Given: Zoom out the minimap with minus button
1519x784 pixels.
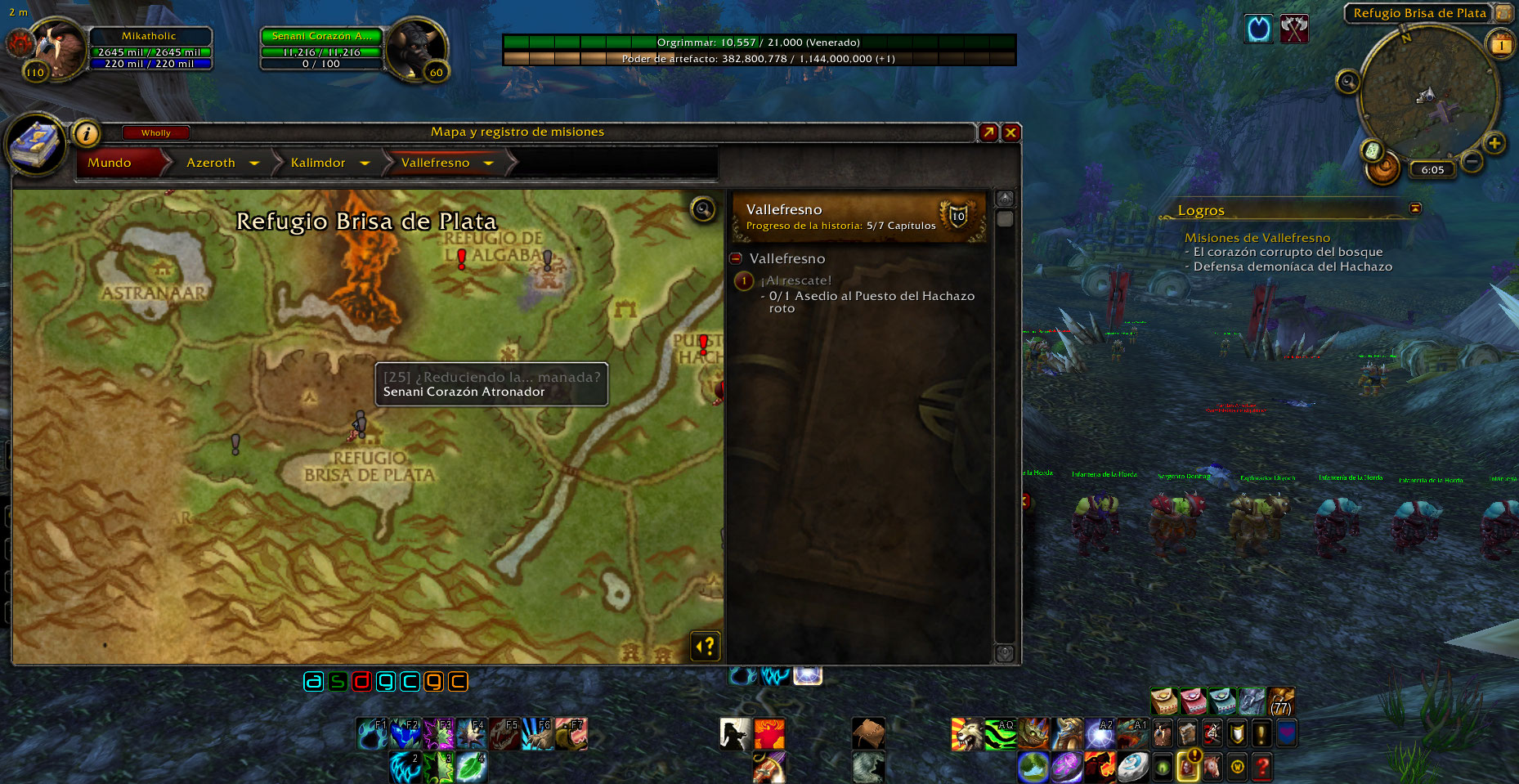Looking at the screenshot, I should pyautogui.click(x=1472, y=162).
